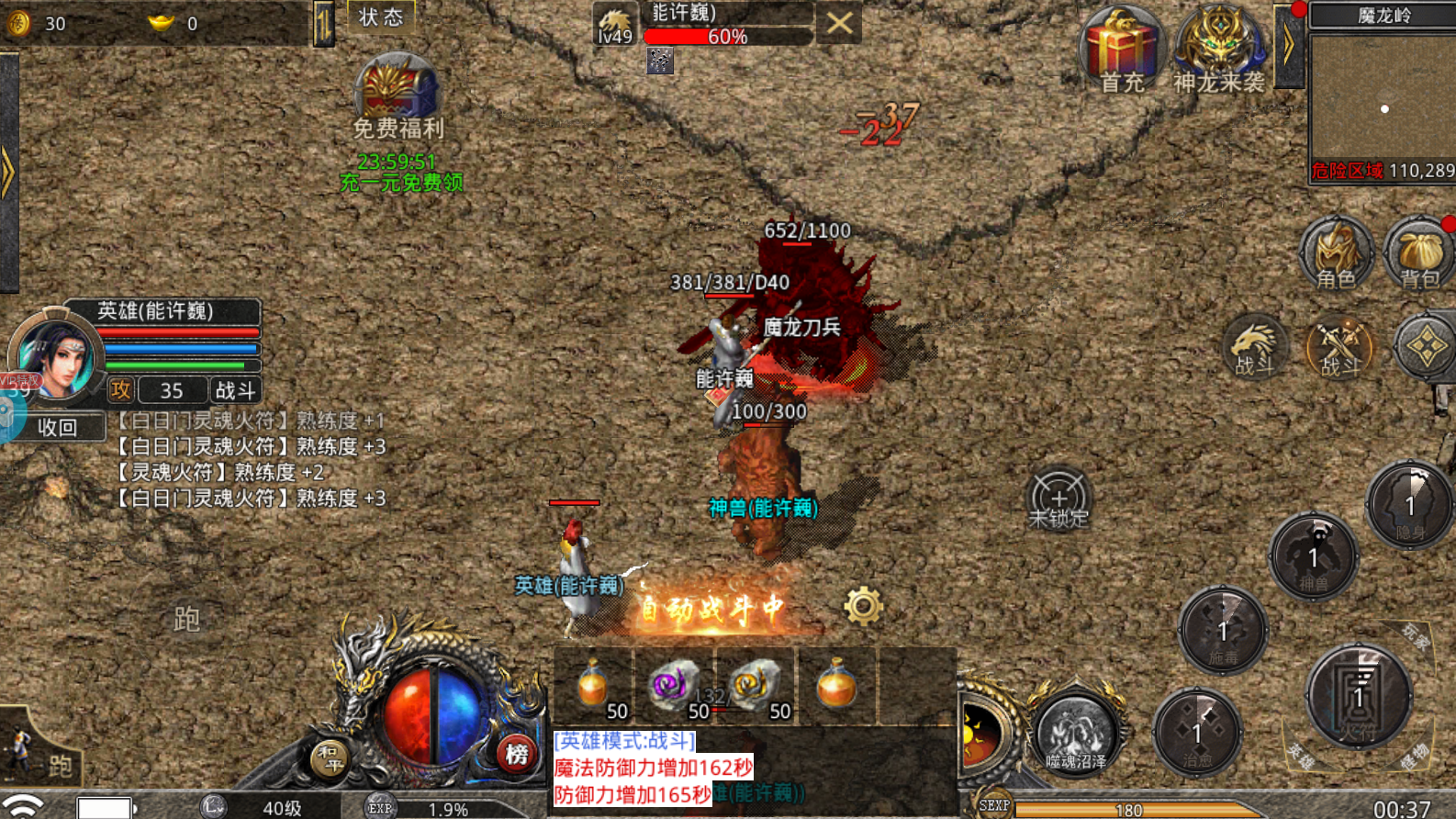Open the 神龙来袭 dragon event

pos(1219,51)
